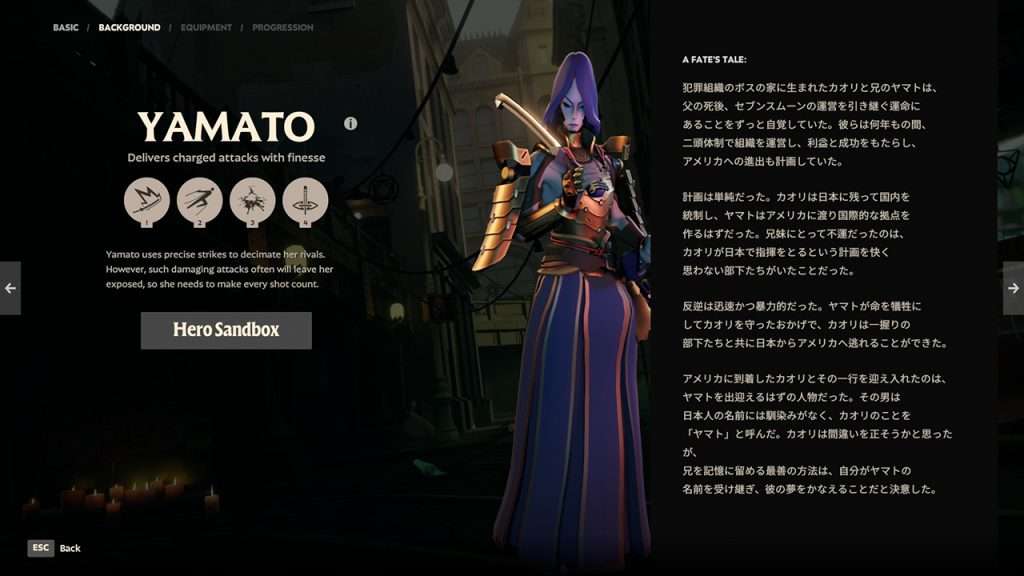Choose Yamato's second ability icon
Viewport: 1024px width, 576px height.
199,200
